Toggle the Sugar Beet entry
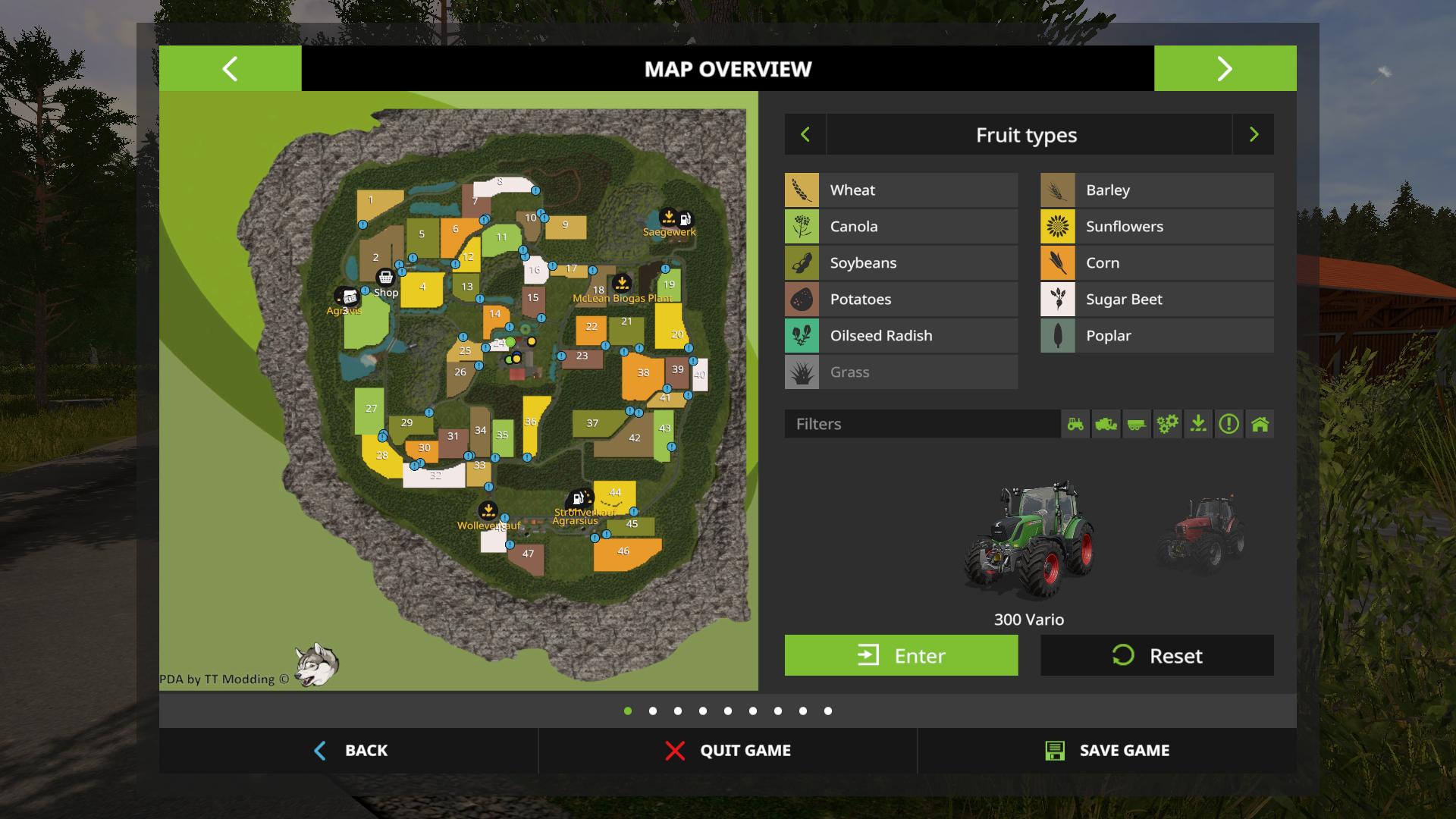1456x819 pixels. tap(1156, 300)
